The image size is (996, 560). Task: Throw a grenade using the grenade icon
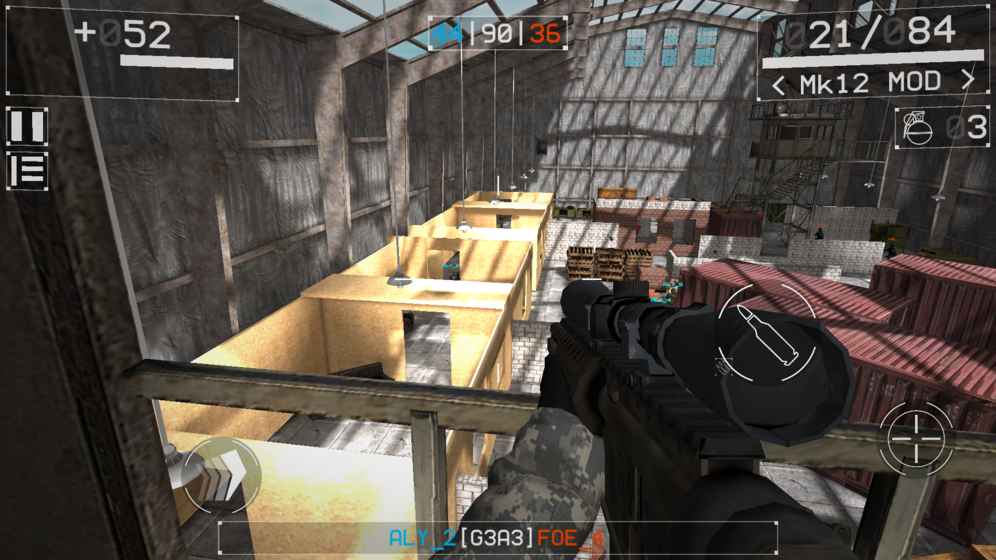click(x=913, y=127)
